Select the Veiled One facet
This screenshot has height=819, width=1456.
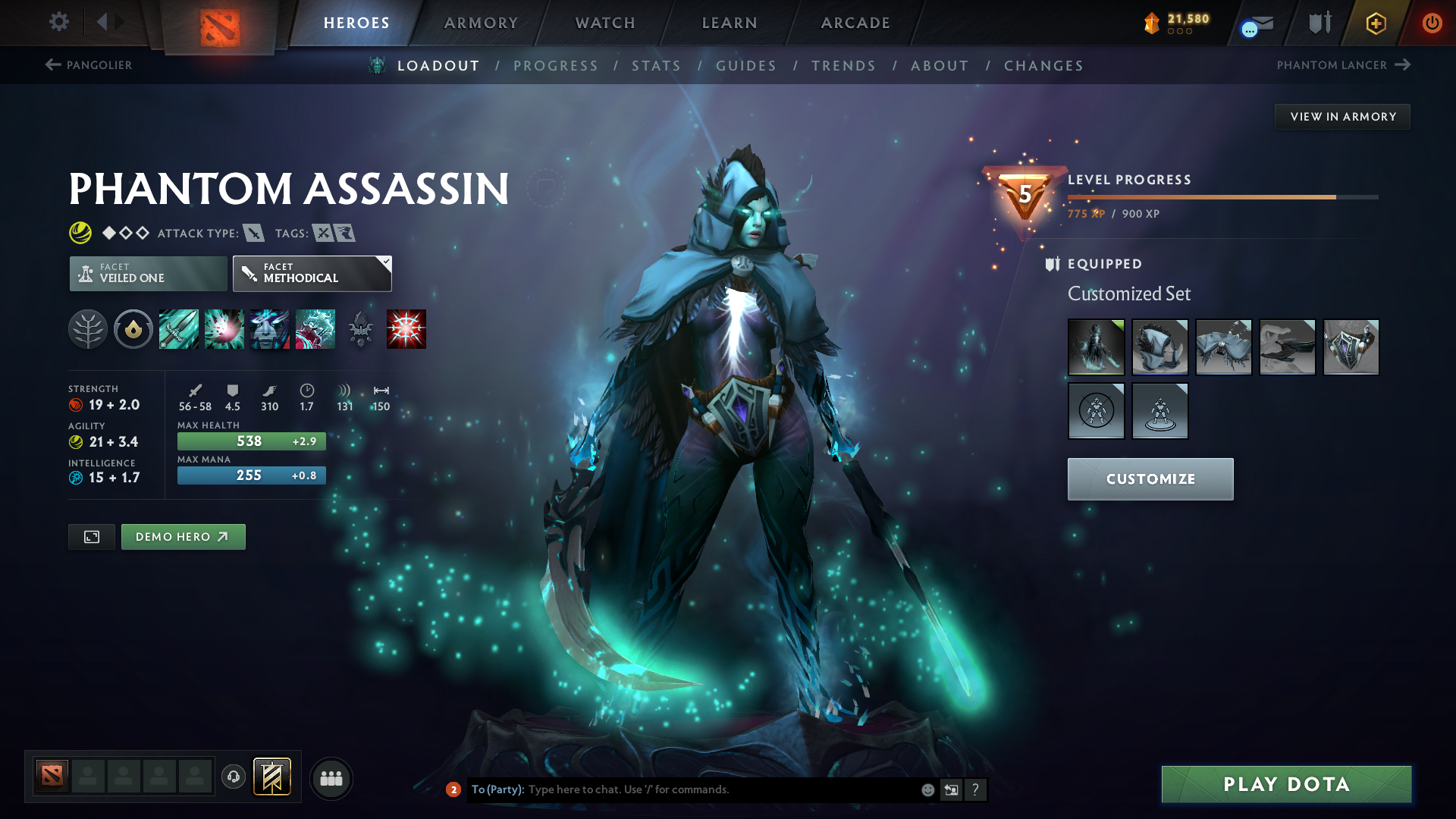tap(147, 273)
